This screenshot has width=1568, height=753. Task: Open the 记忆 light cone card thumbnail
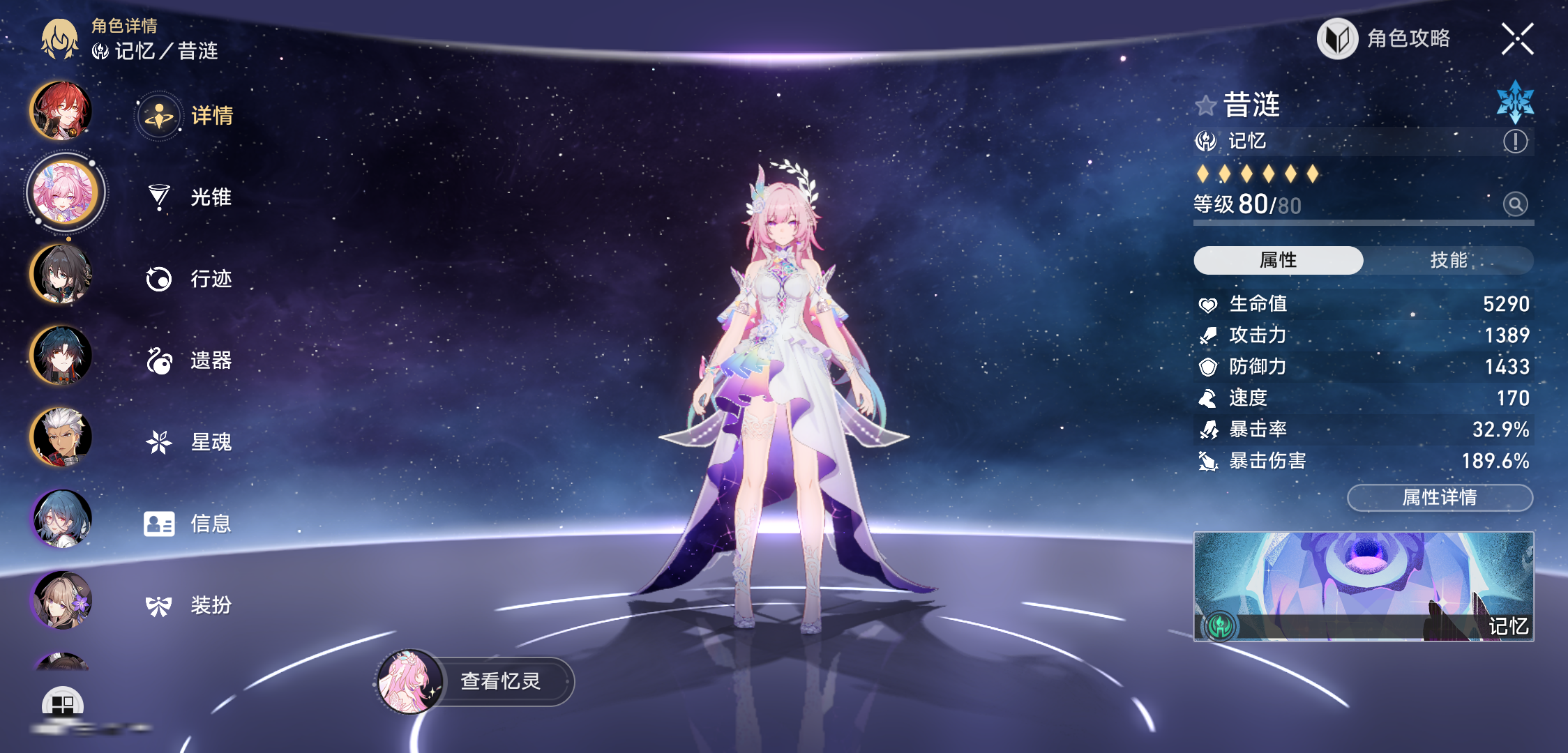pos(1363,586)
